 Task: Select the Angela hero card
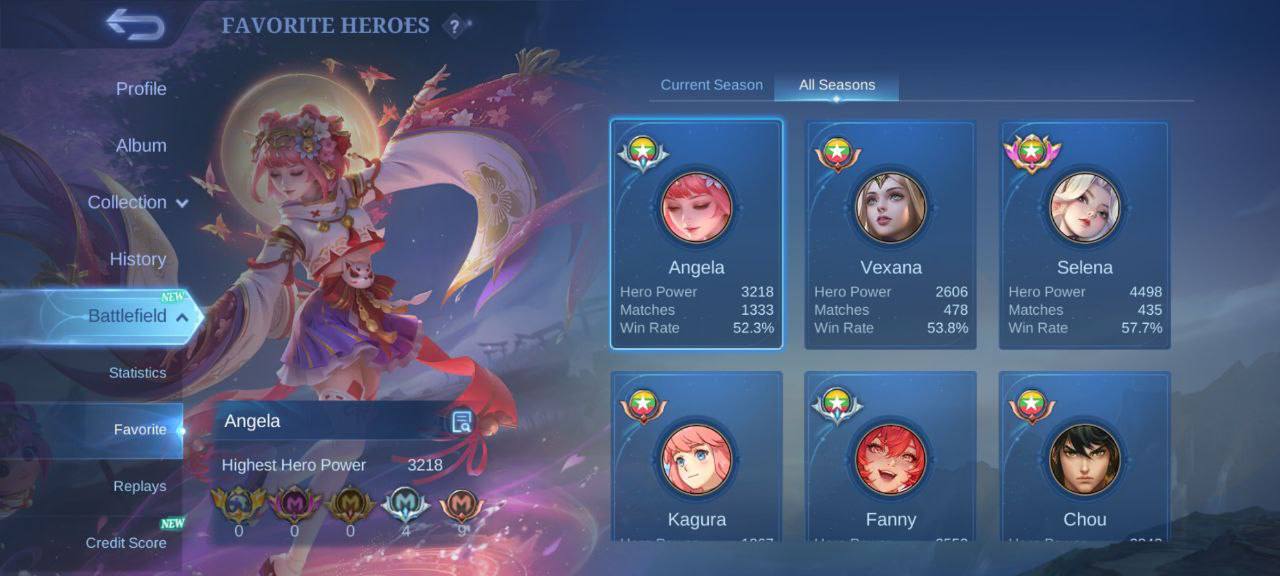pyautogui.click(x=697, y=234)
